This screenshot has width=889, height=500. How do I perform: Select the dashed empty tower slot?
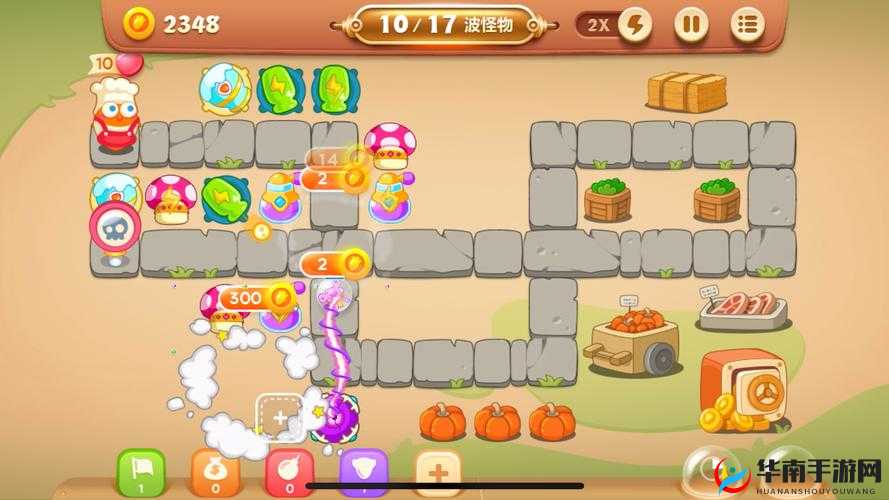[280, 417]
